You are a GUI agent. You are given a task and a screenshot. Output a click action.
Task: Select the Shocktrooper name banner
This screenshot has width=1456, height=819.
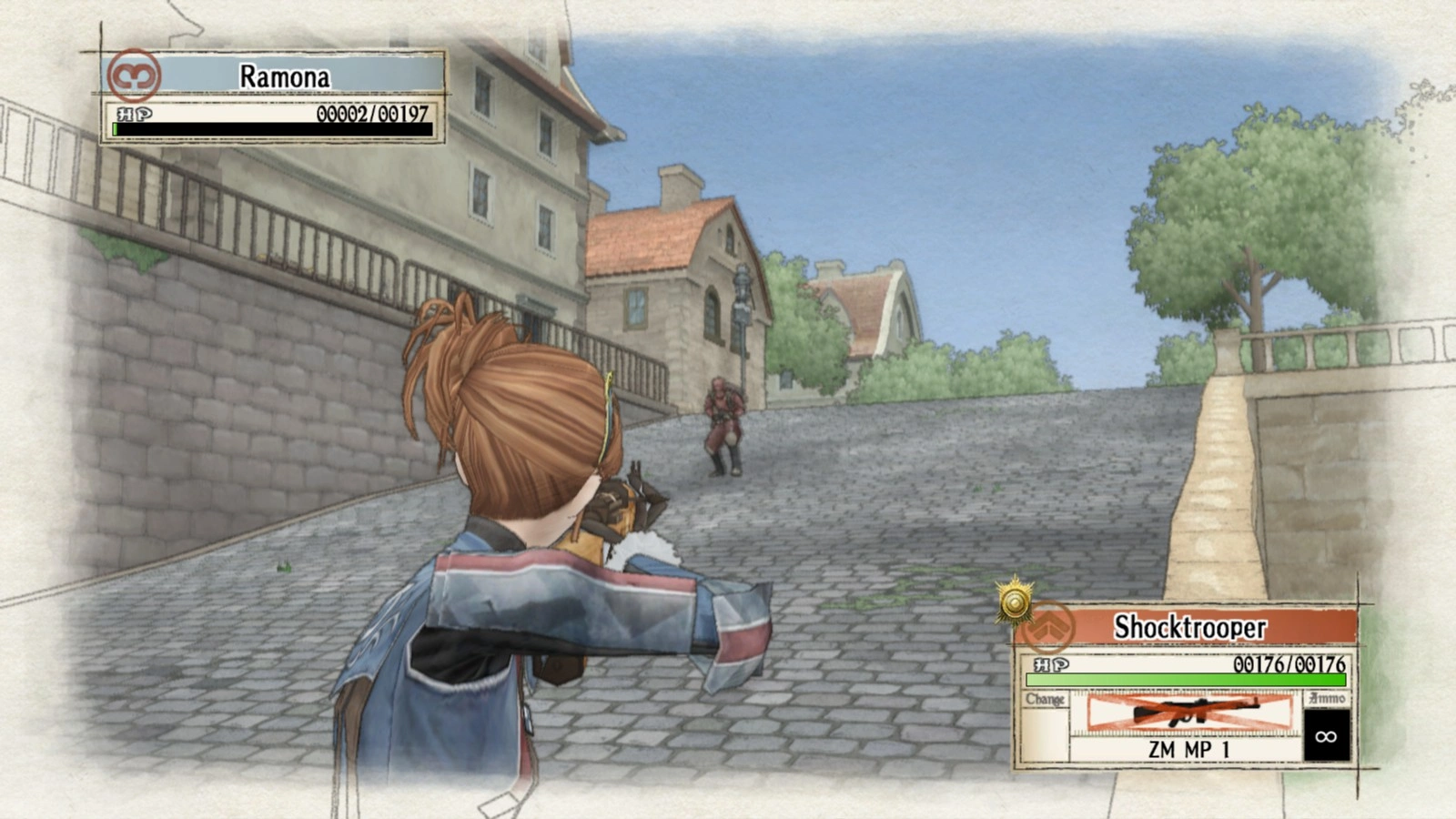(1190, 627)
